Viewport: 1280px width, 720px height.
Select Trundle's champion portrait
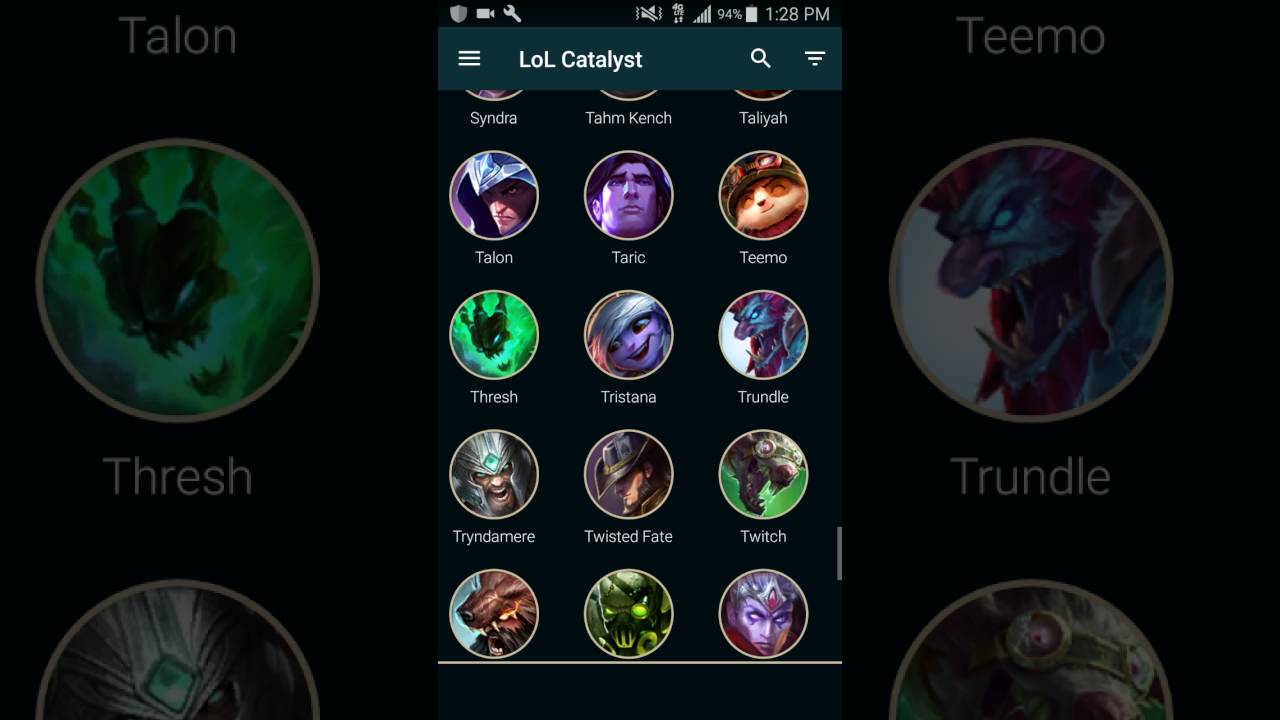click(x=763, y=335)
